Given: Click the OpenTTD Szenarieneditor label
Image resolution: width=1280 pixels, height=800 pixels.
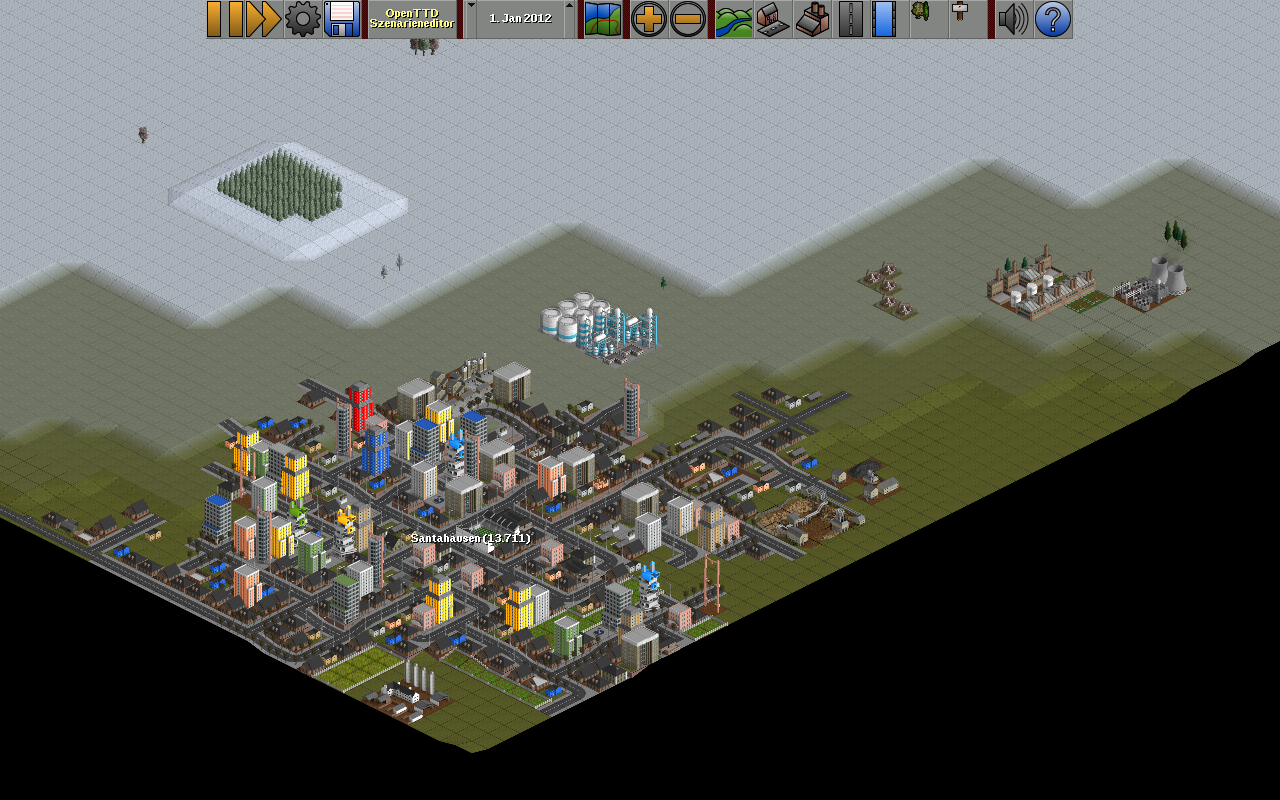Looking at the screenshot, I should [412, 19].
